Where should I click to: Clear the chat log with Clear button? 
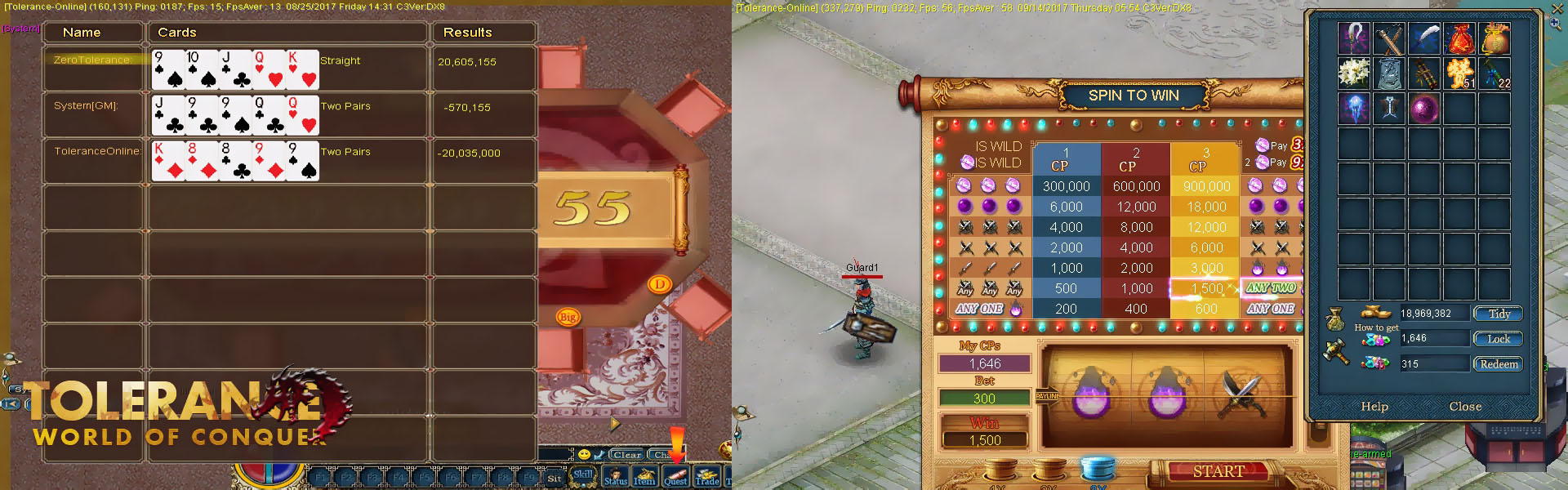pyautogui.click(x=627, y=455)
